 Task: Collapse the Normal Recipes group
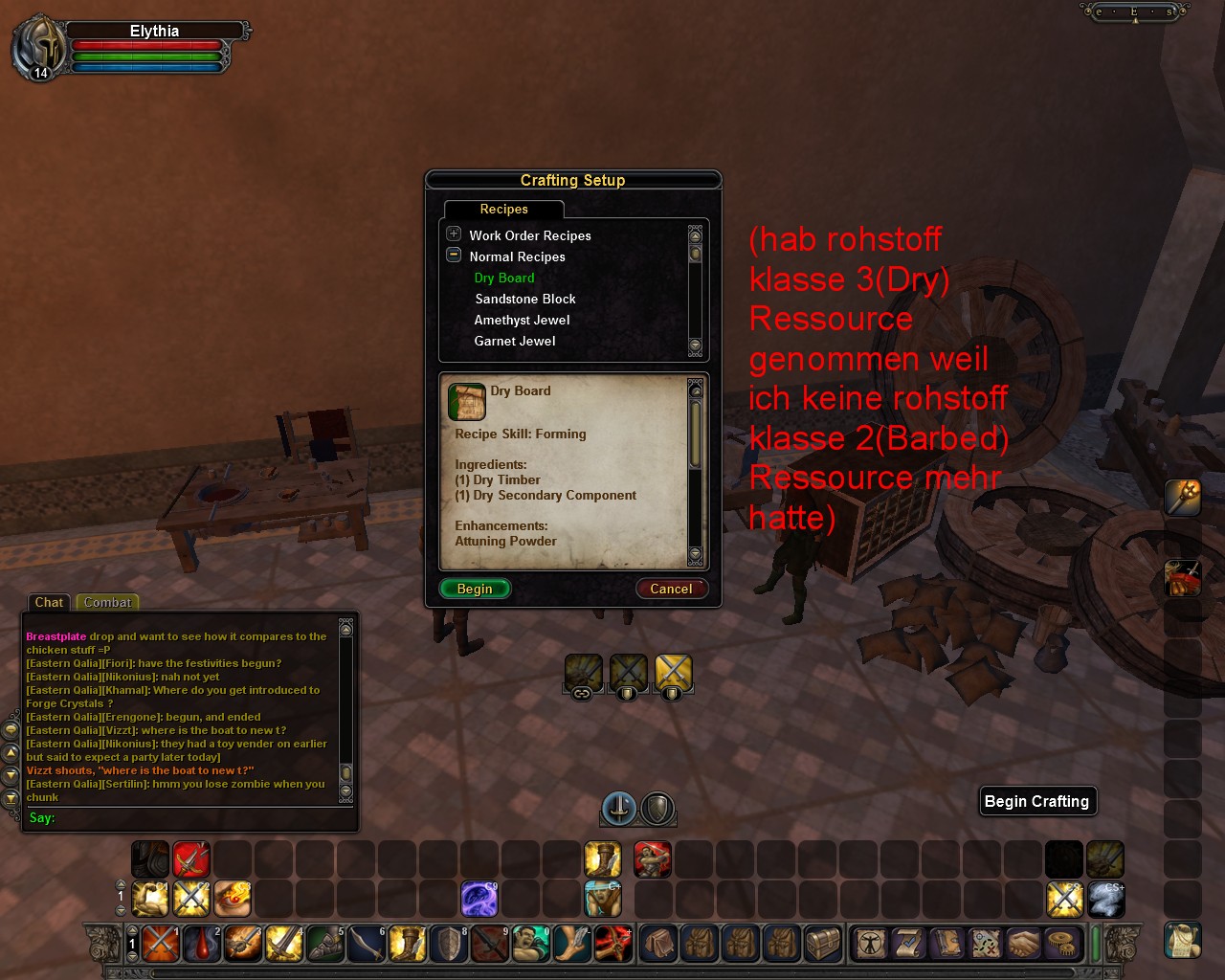[454, 256]
